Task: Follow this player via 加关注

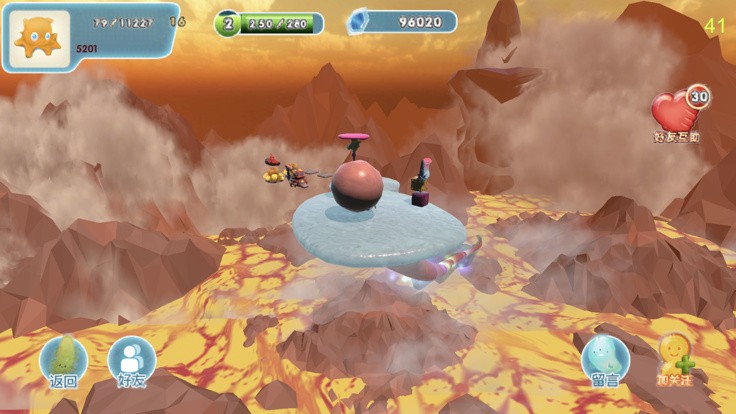Action: [x=676, y=359]
